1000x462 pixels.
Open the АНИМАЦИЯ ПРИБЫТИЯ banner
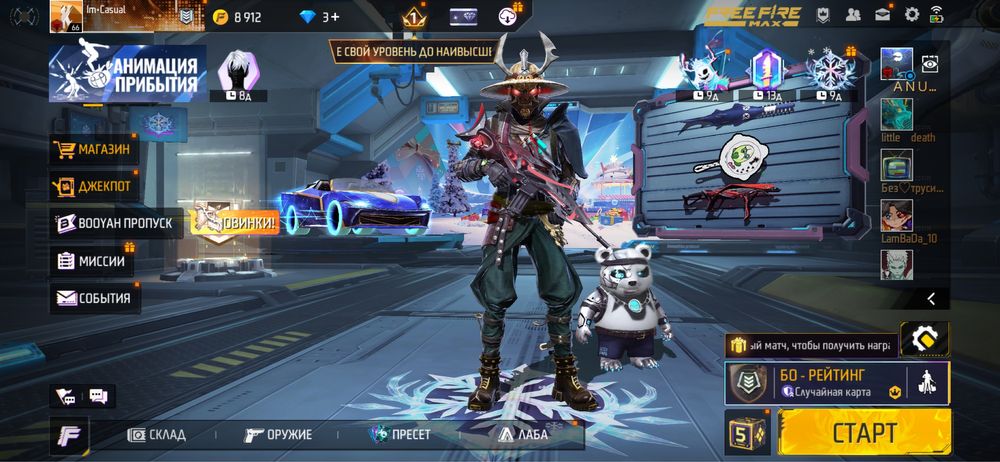coord(128,73)
